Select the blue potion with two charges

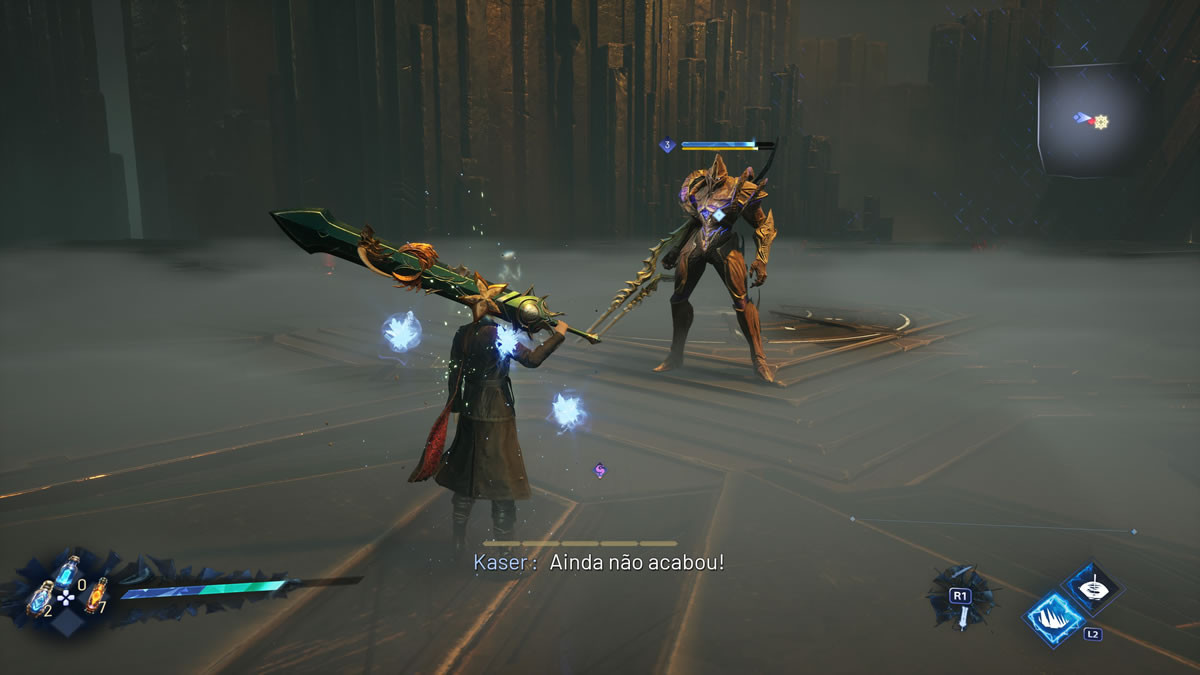pos(40,598)
